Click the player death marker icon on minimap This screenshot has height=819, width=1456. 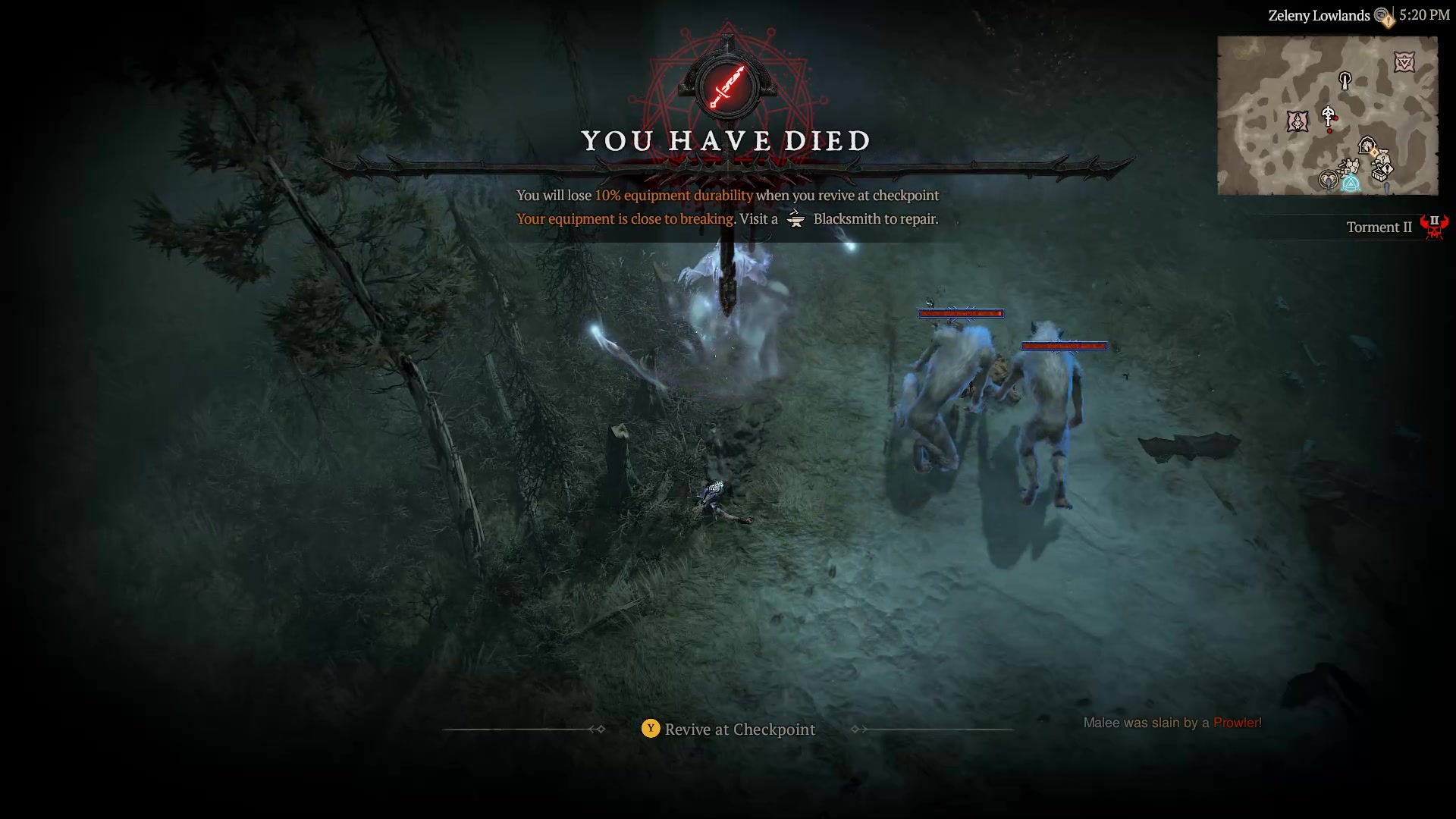tap(1328, 115)
